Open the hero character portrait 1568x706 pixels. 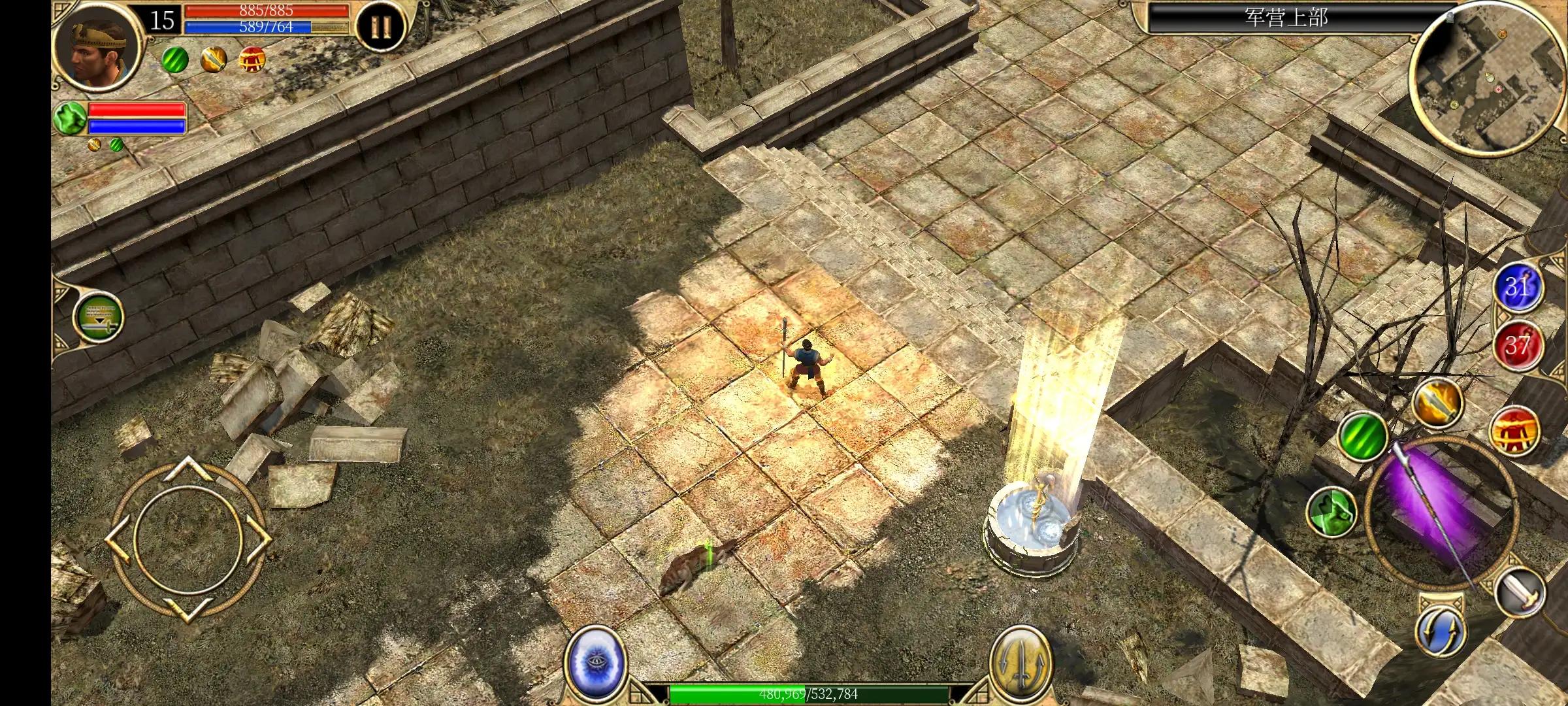coord(97,44)
